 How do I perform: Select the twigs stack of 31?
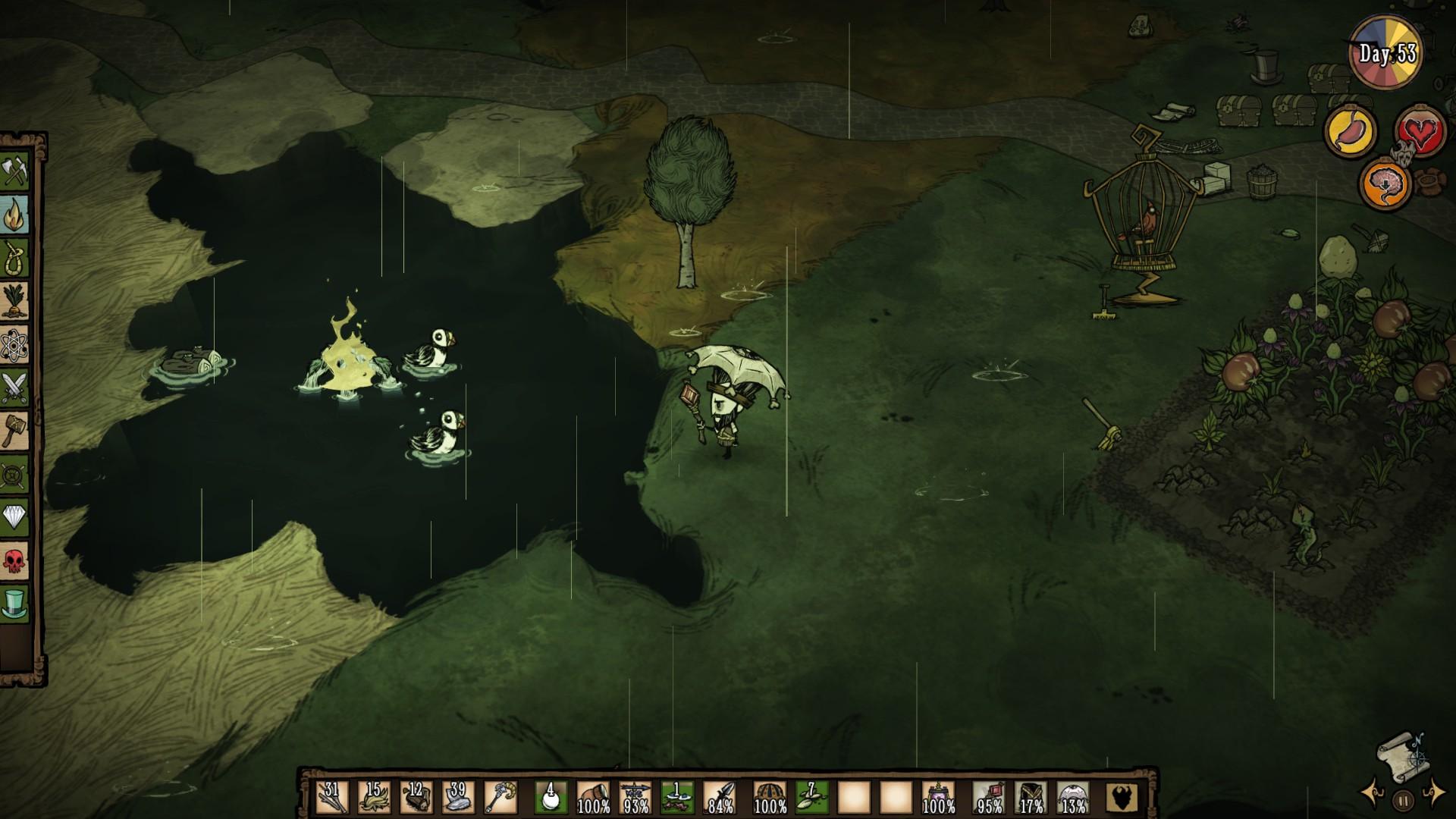pyautogui.click(x=332, y=797)
